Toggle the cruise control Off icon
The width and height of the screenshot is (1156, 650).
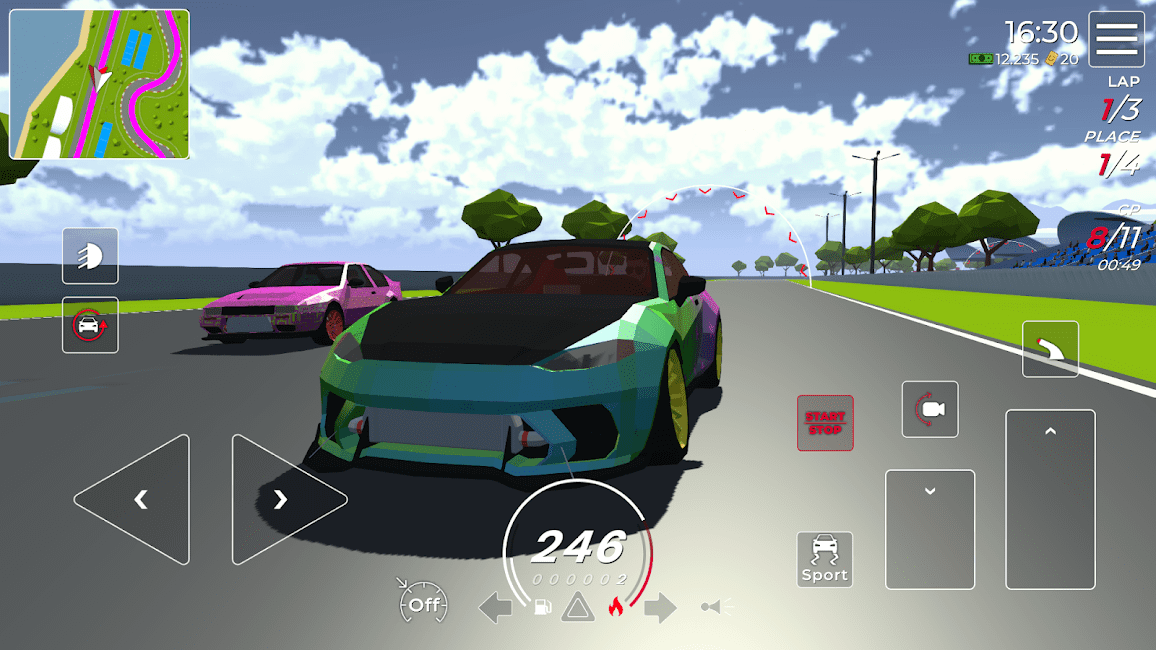click(x=423, y=604)
